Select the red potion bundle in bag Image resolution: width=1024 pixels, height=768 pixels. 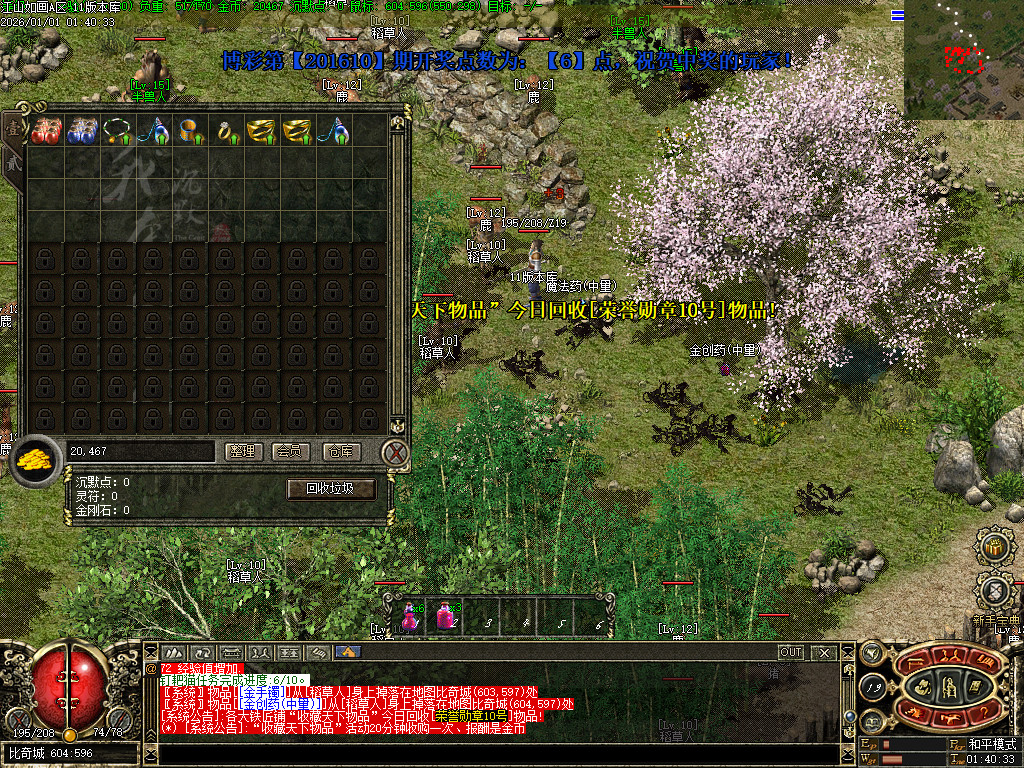tap(44, 131)
